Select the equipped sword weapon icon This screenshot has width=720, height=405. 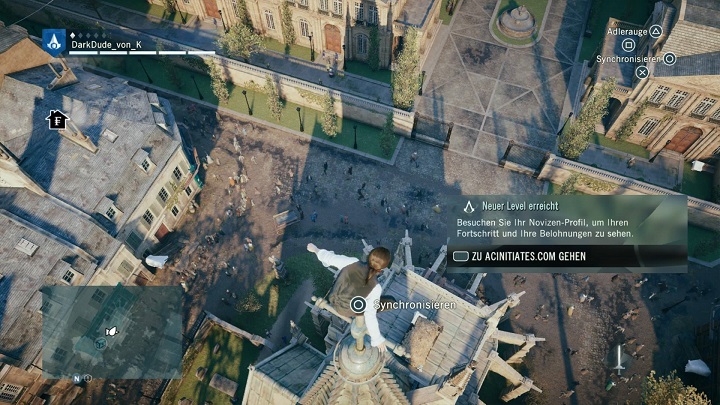(619, 358)
